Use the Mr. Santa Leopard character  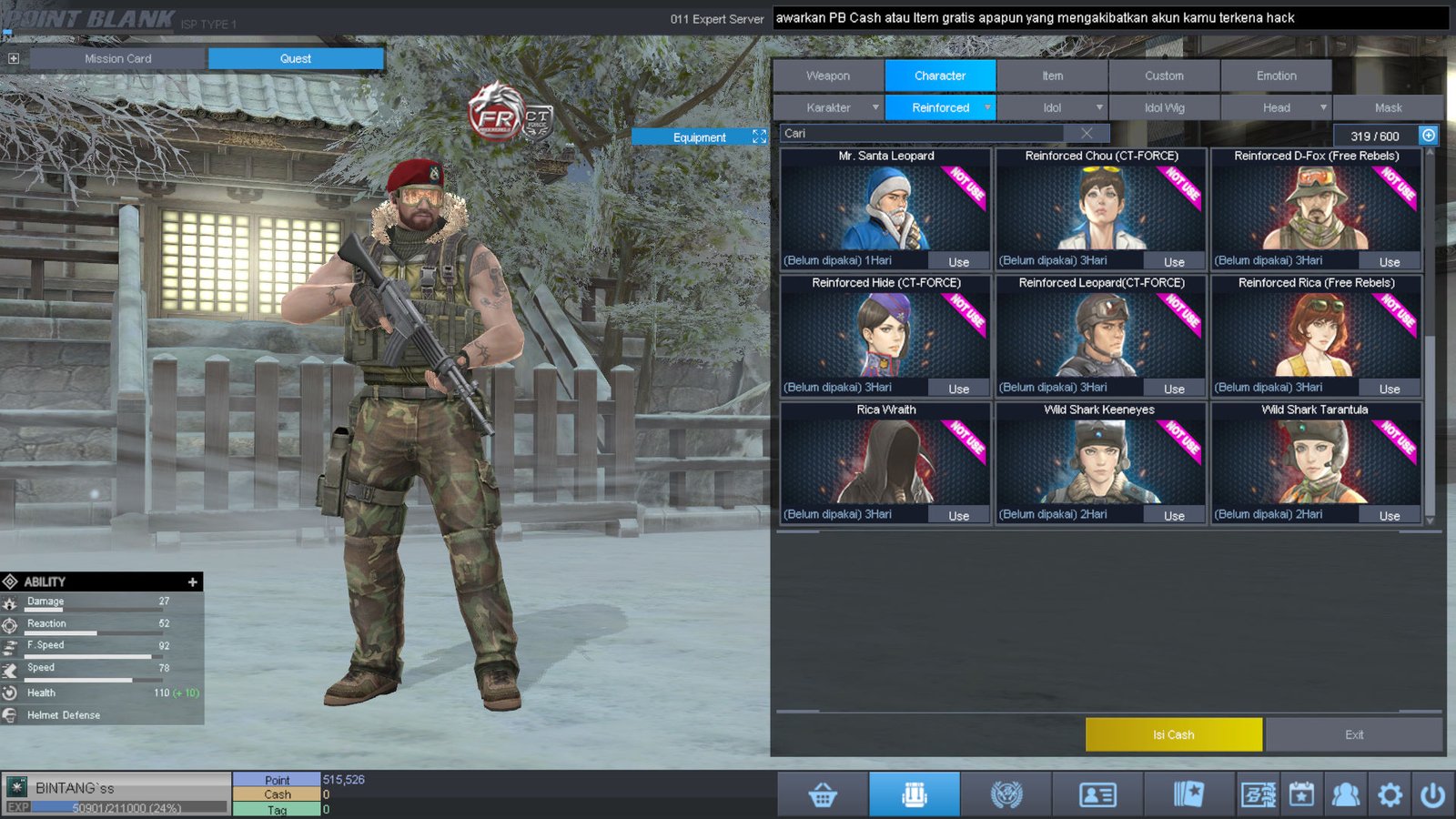tap(958, 262)
